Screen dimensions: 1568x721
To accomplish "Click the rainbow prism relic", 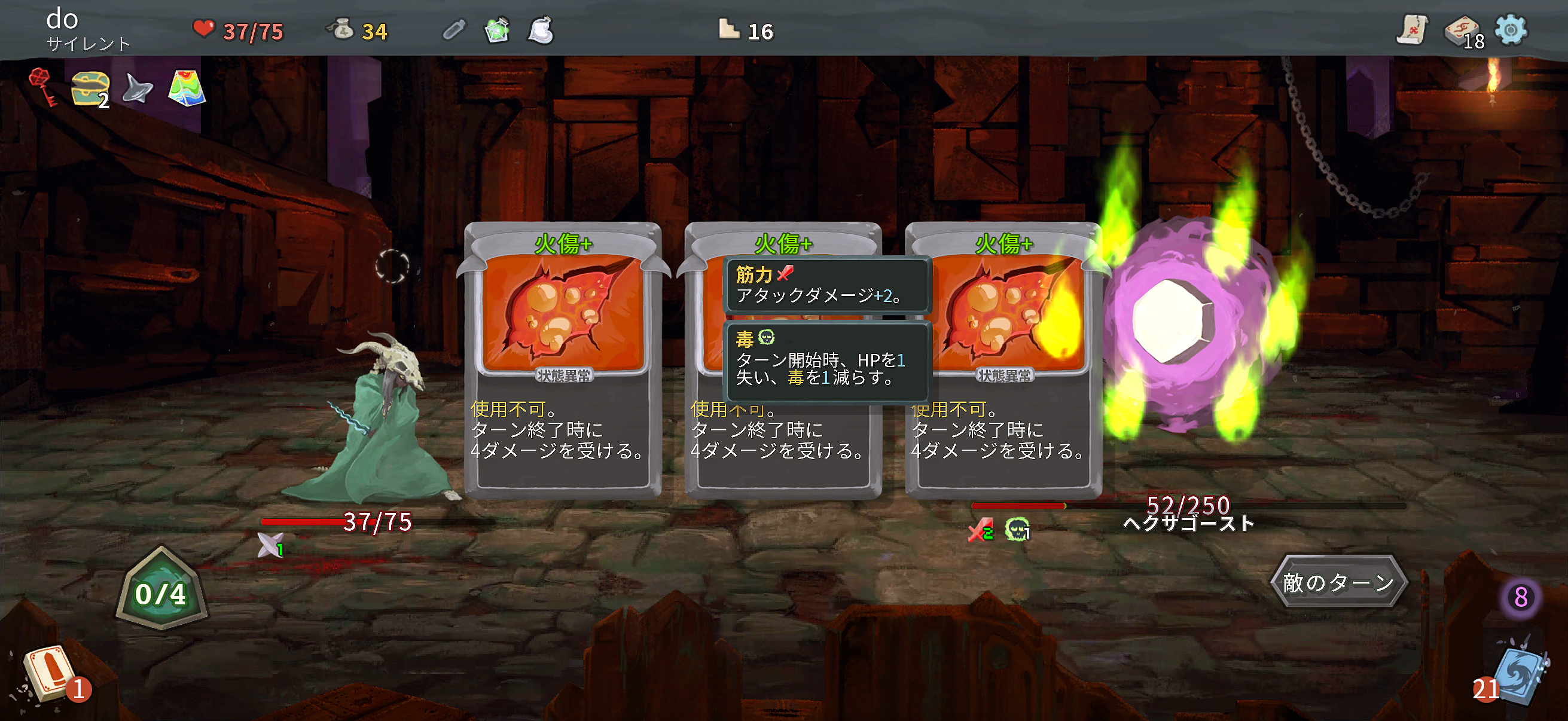I will point(188,88).
